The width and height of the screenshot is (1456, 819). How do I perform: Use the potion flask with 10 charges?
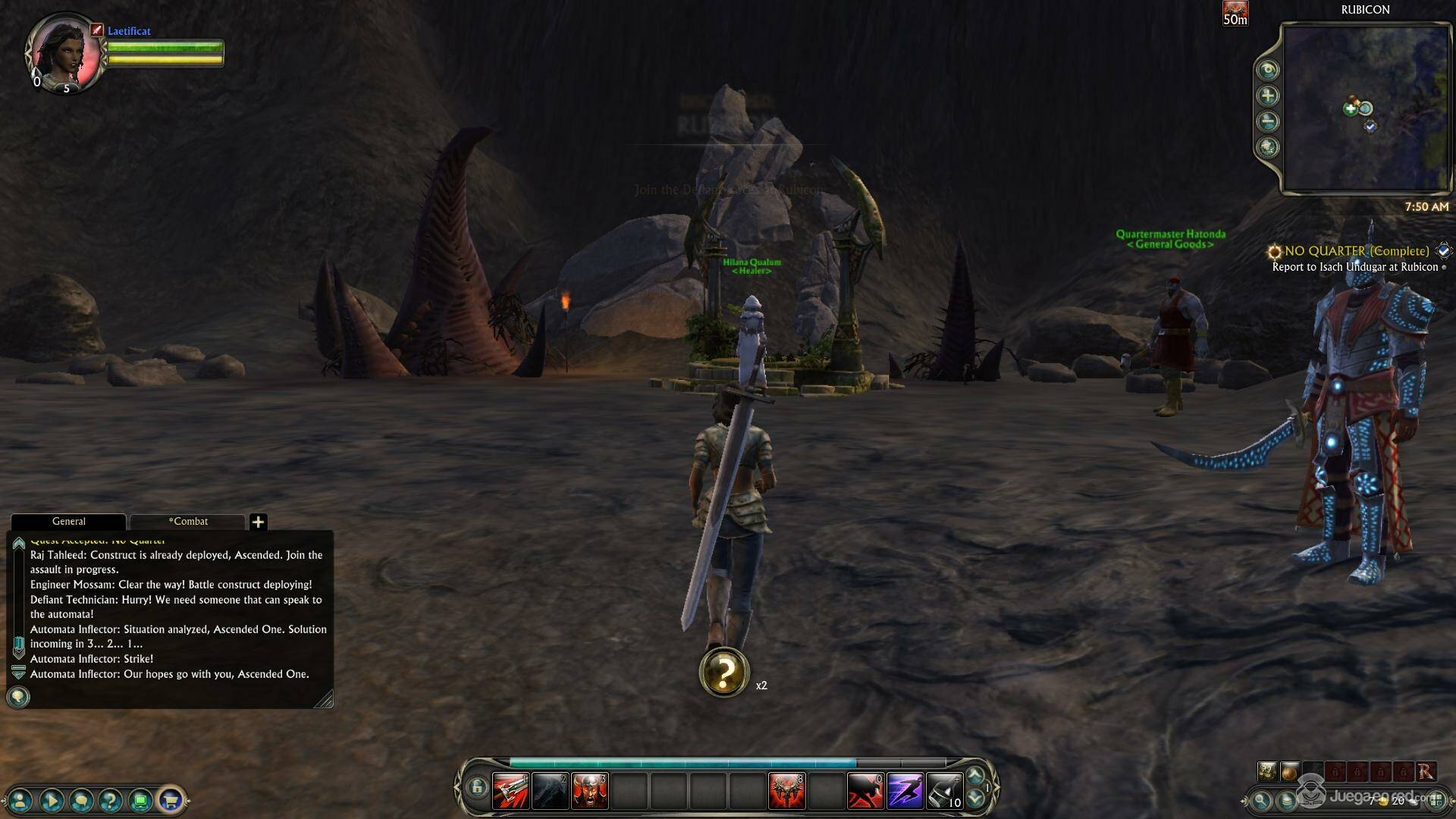pos(944,791)
